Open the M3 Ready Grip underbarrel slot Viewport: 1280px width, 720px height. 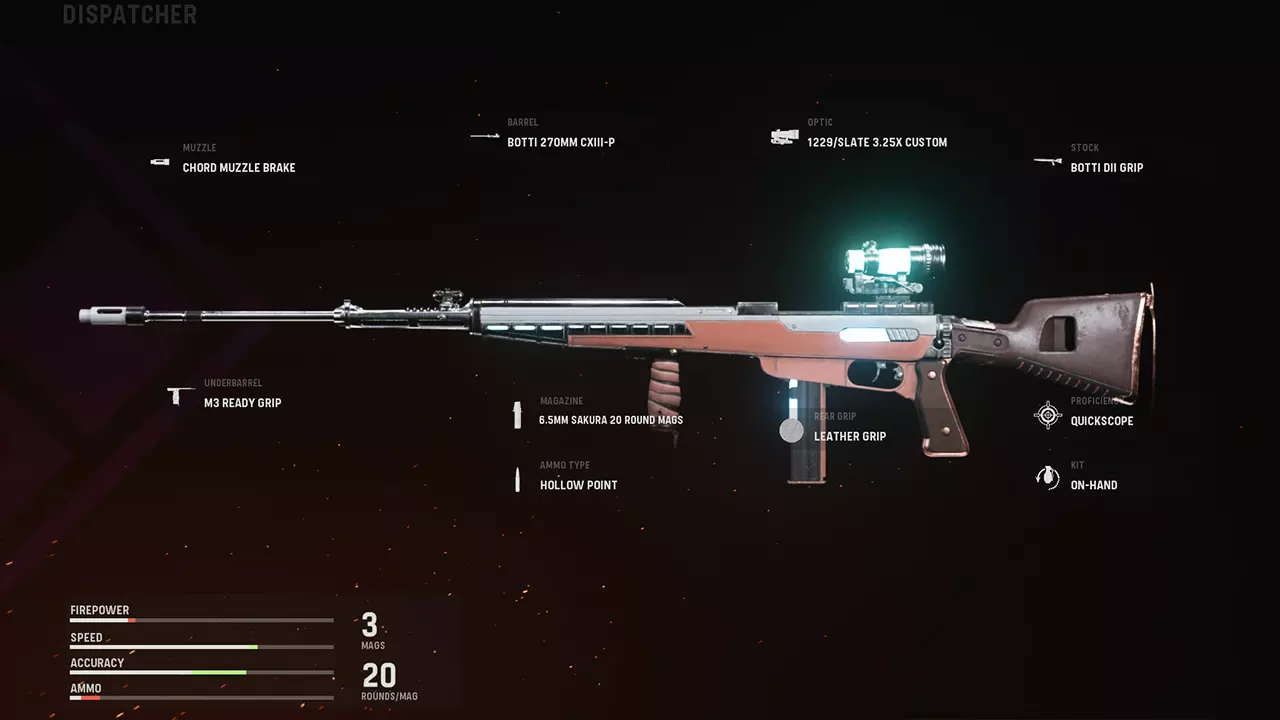242,403
